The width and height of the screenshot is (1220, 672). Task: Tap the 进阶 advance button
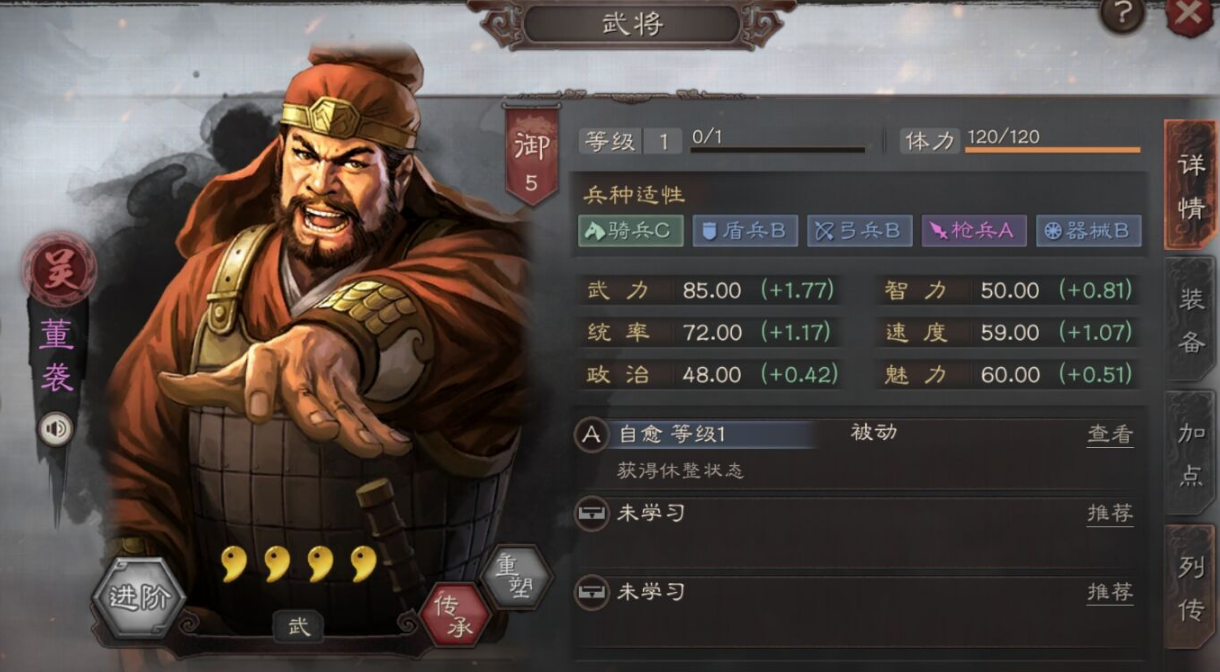[139, 598]
